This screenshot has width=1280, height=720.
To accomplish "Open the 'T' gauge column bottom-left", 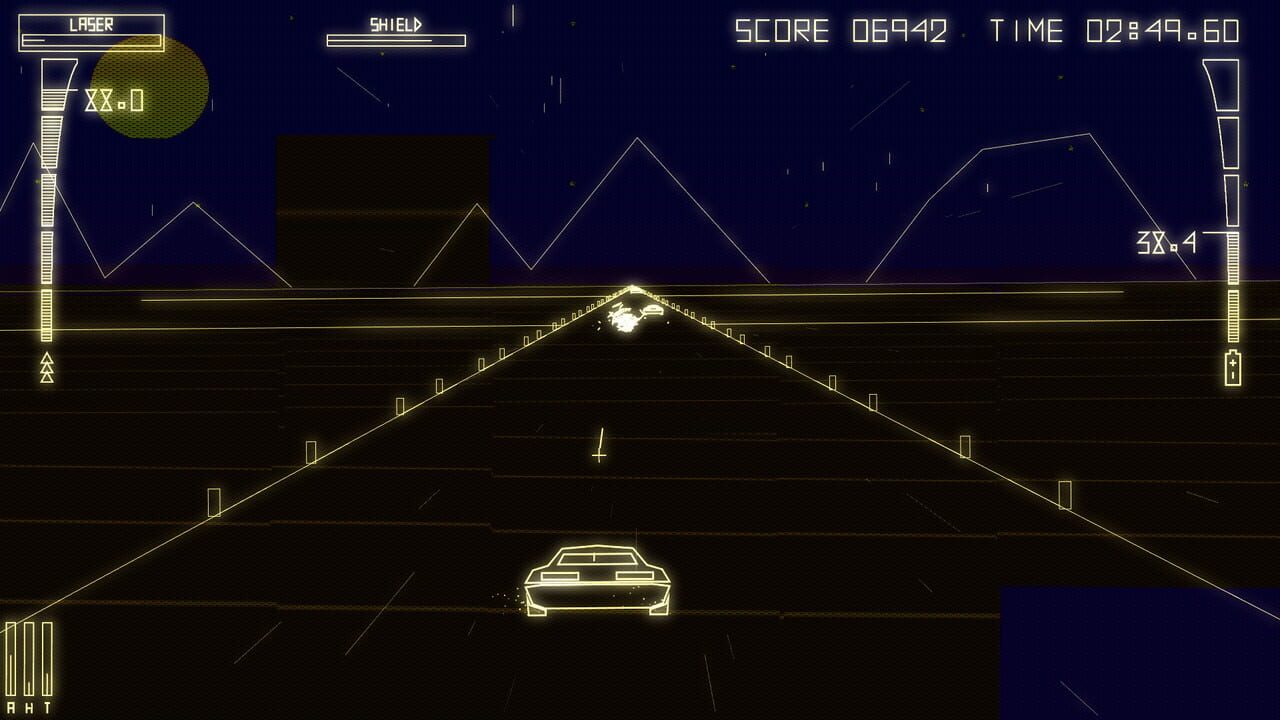I will coord(46,660).
